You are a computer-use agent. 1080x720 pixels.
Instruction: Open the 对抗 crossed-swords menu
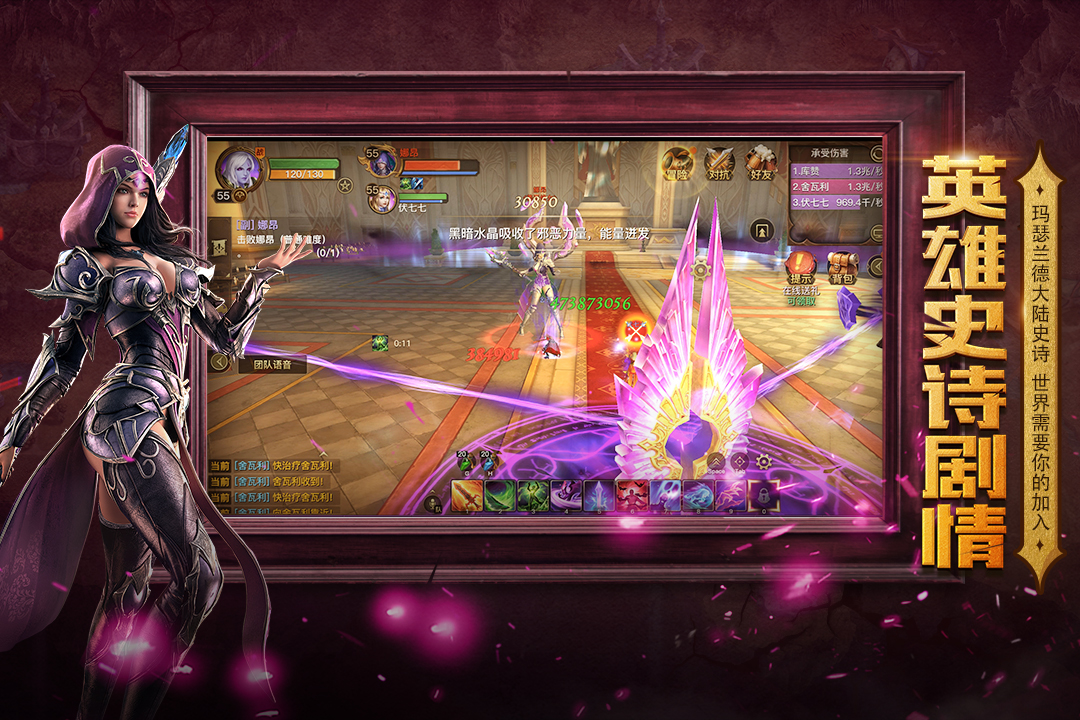tap(719, 163)
